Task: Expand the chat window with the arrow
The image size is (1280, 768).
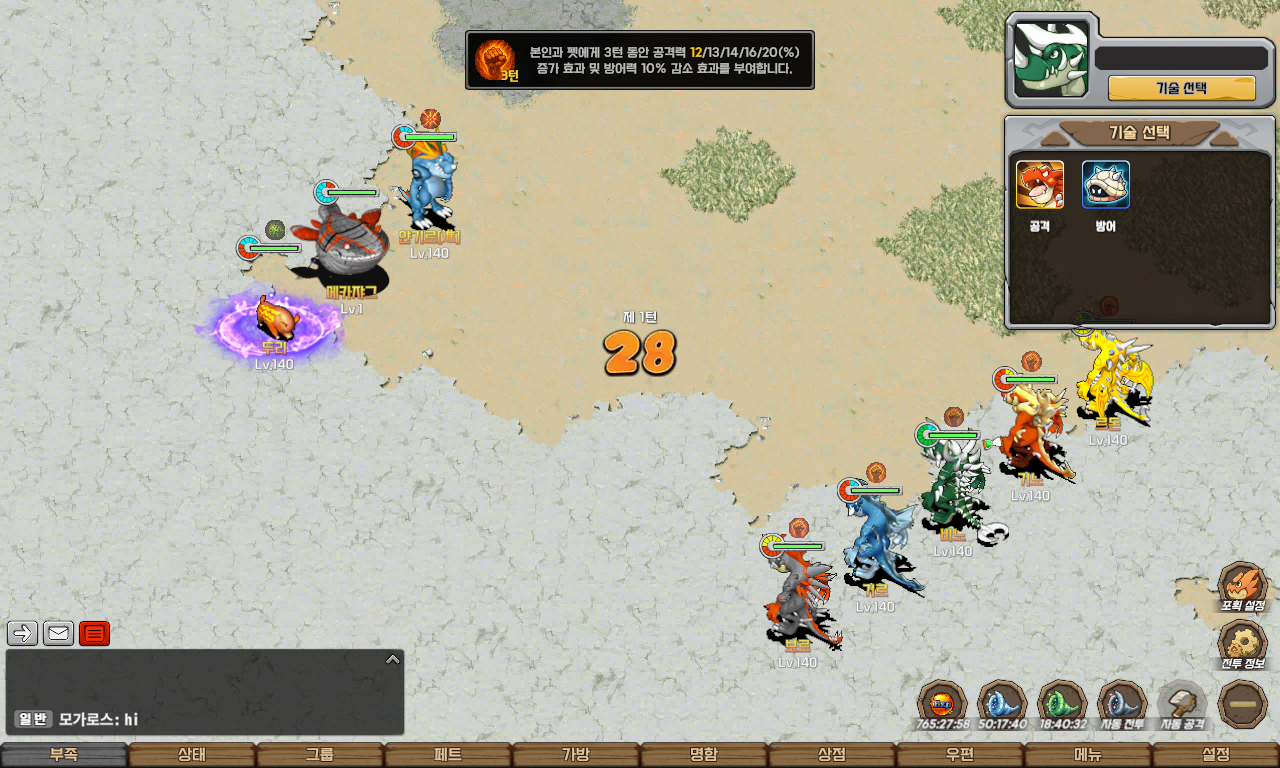Action: pyautogui.click(x=393, y=659)
